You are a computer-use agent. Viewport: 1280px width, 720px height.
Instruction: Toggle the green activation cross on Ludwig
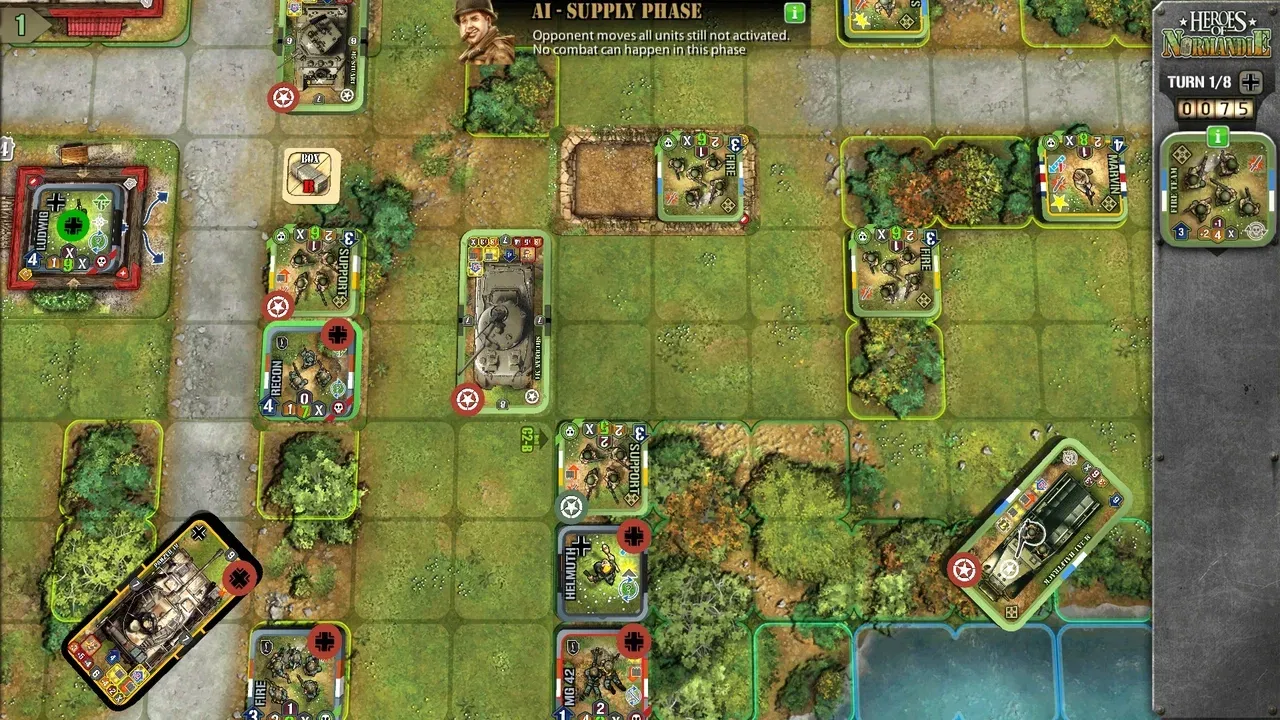click(x=72, y=225)
